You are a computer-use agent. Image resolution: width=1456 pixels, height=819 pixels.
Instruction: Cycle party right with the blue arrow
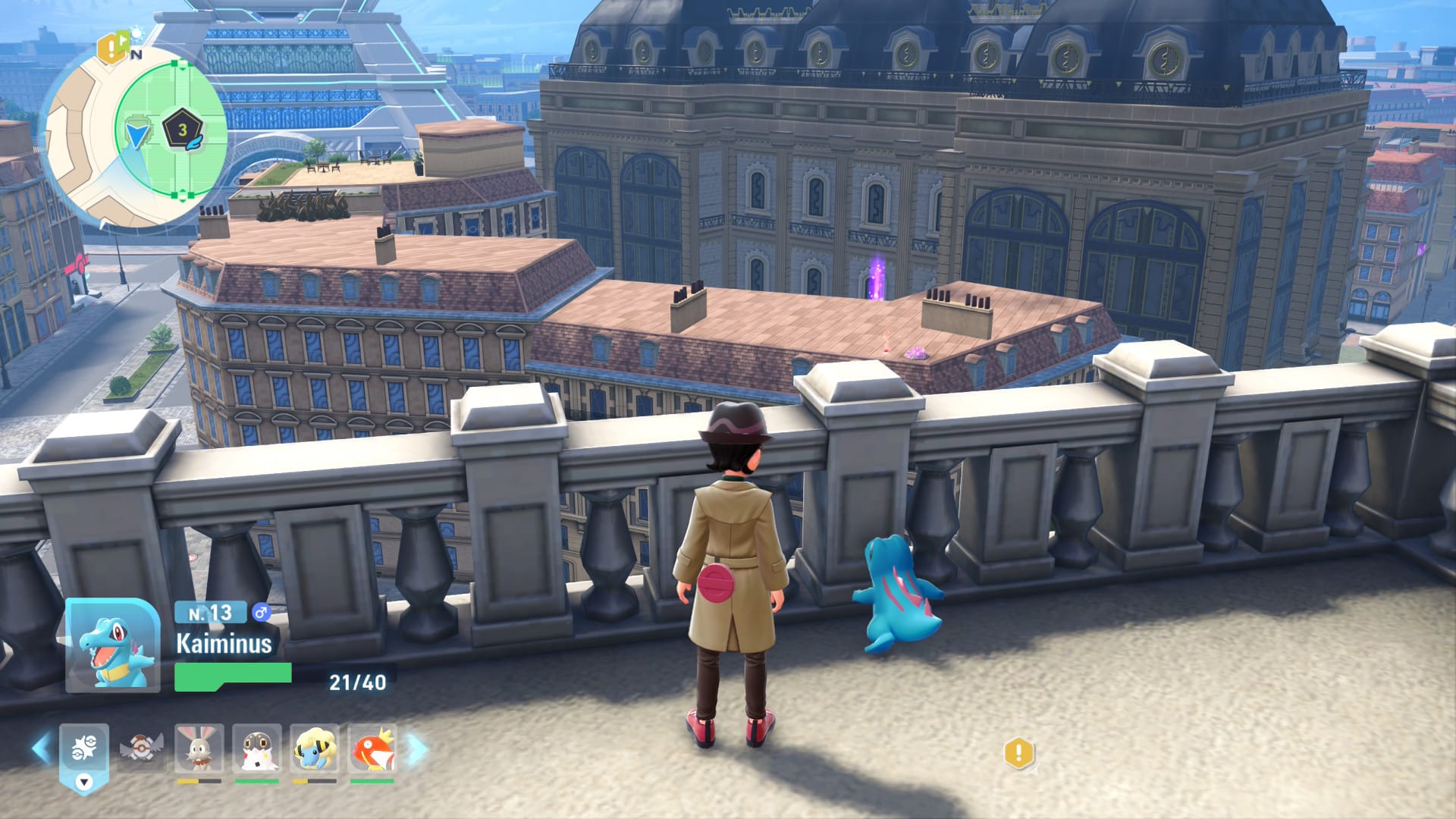pyautogui.click(x=417, y=748)
